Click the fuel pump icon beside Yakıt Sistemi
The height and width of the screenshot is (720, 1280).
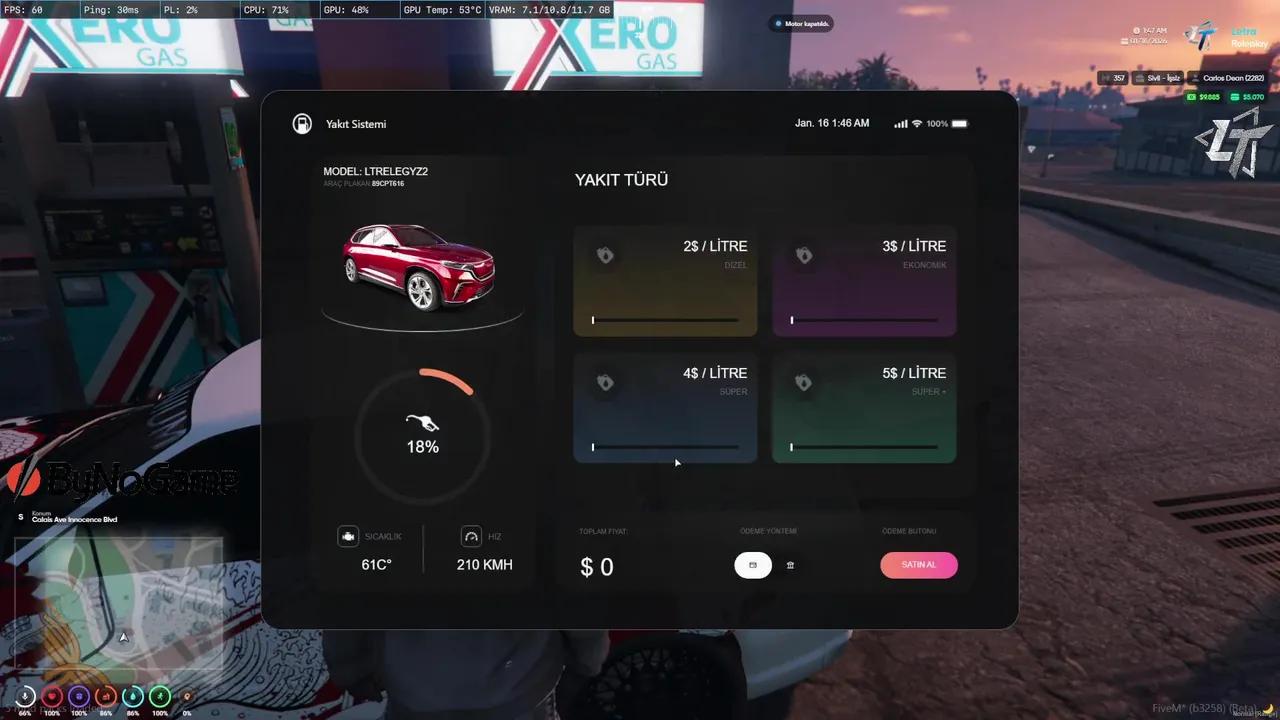[301, 123]
